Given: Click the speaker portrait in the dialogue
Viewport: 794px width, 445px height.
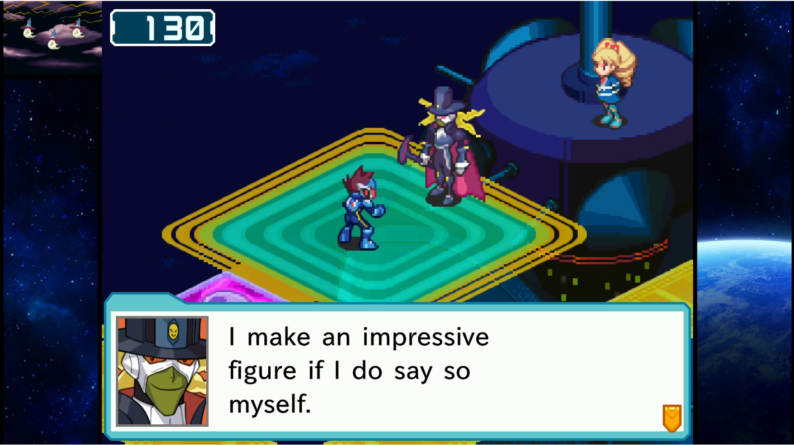Looking at the screenshot, I should point(162,371).
